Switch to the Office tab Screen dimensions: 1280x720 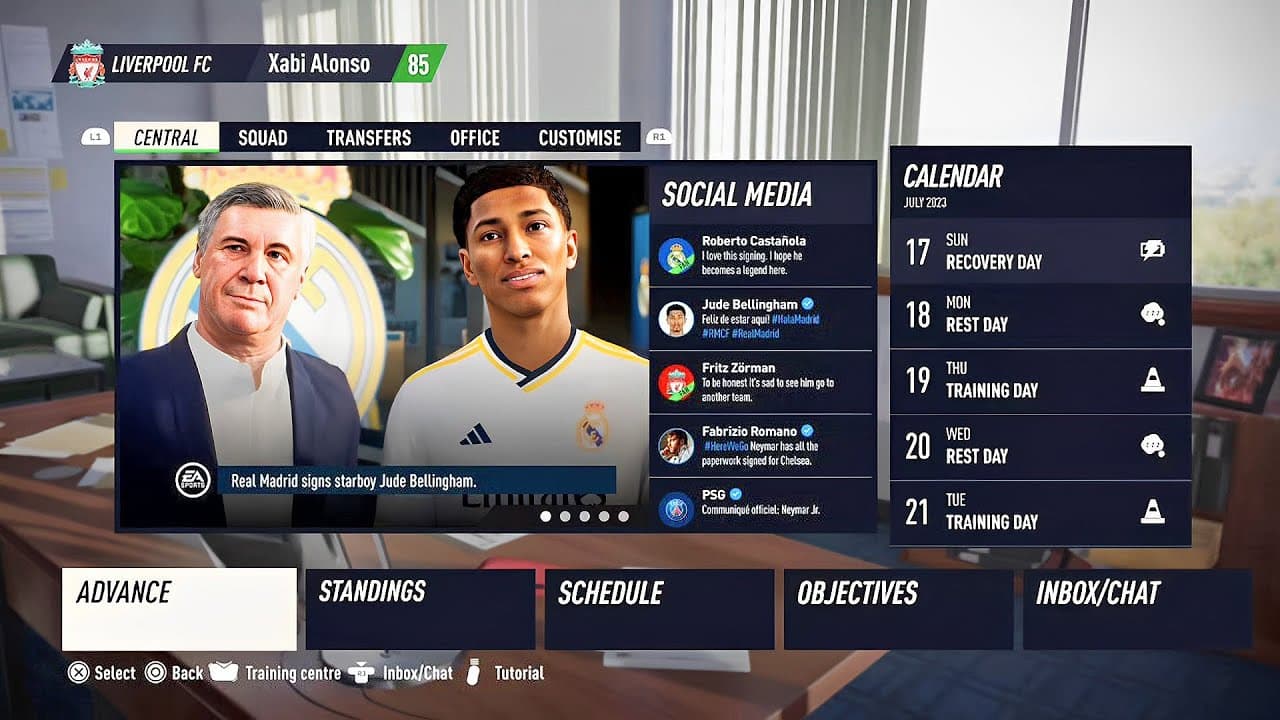(x=475, y=137)
